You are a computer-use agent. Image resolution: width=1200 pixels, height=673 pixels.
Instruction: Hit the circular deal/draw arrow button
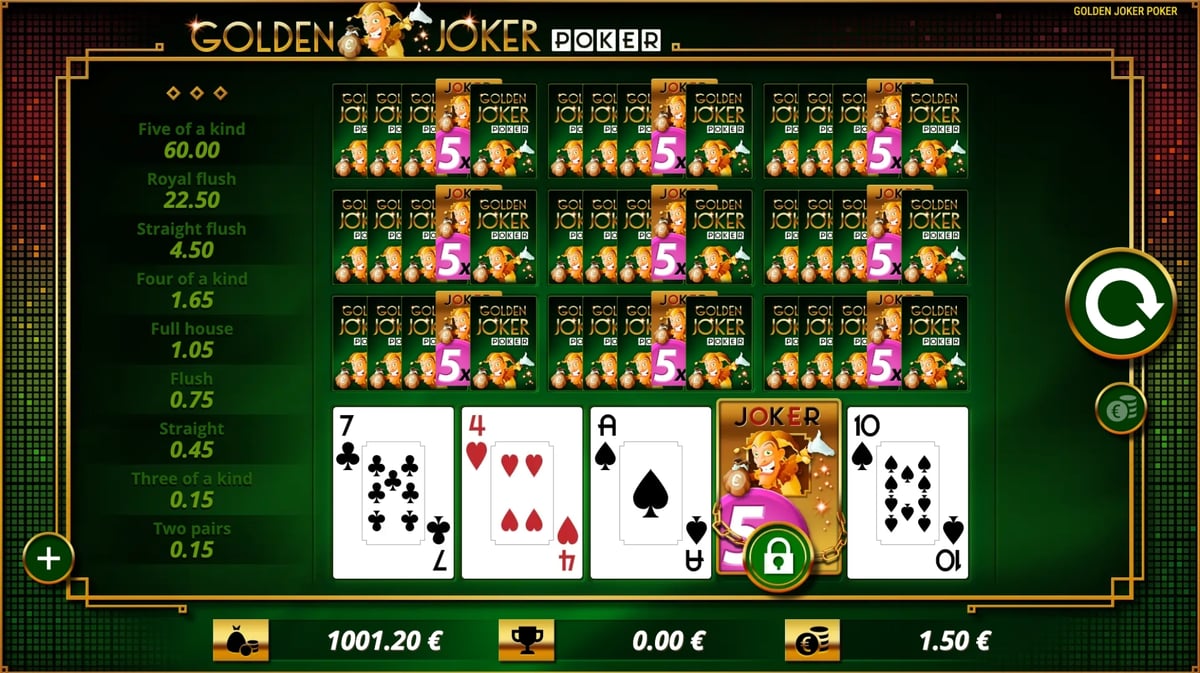pyautogui.click(x=1119, y=303)
